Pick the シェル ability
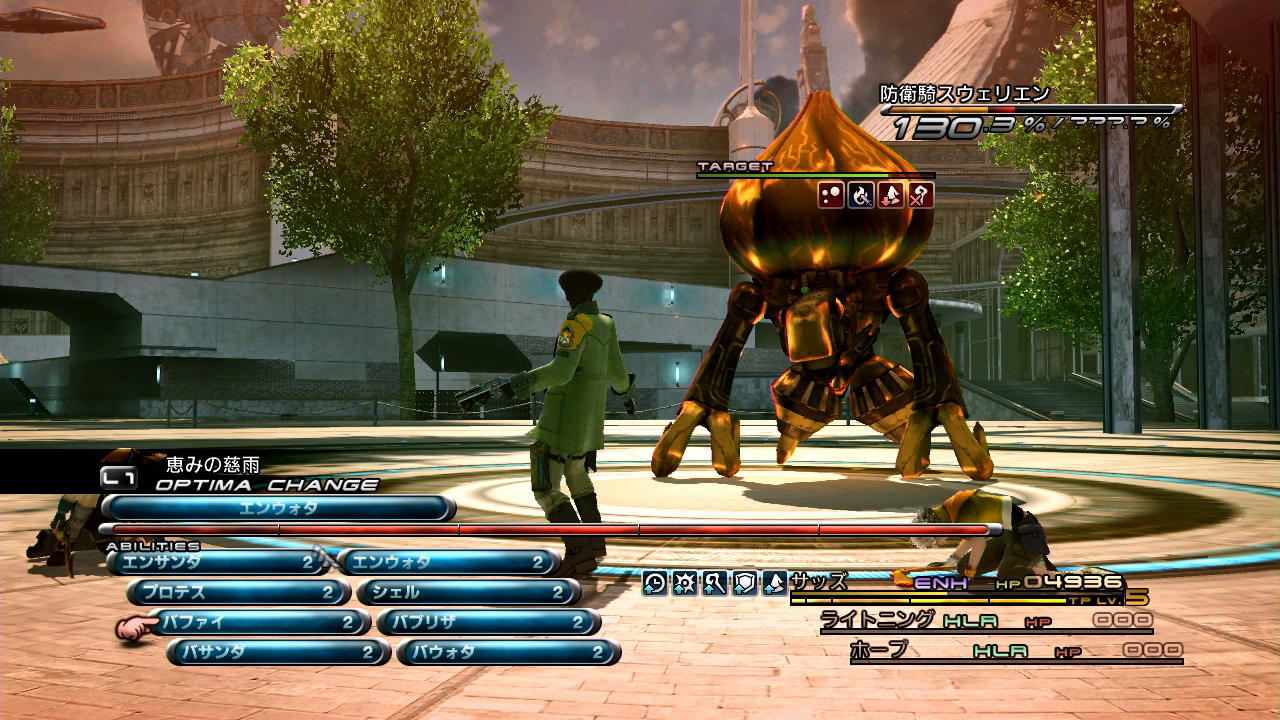 pyautogui.click(x=468, y=593)
